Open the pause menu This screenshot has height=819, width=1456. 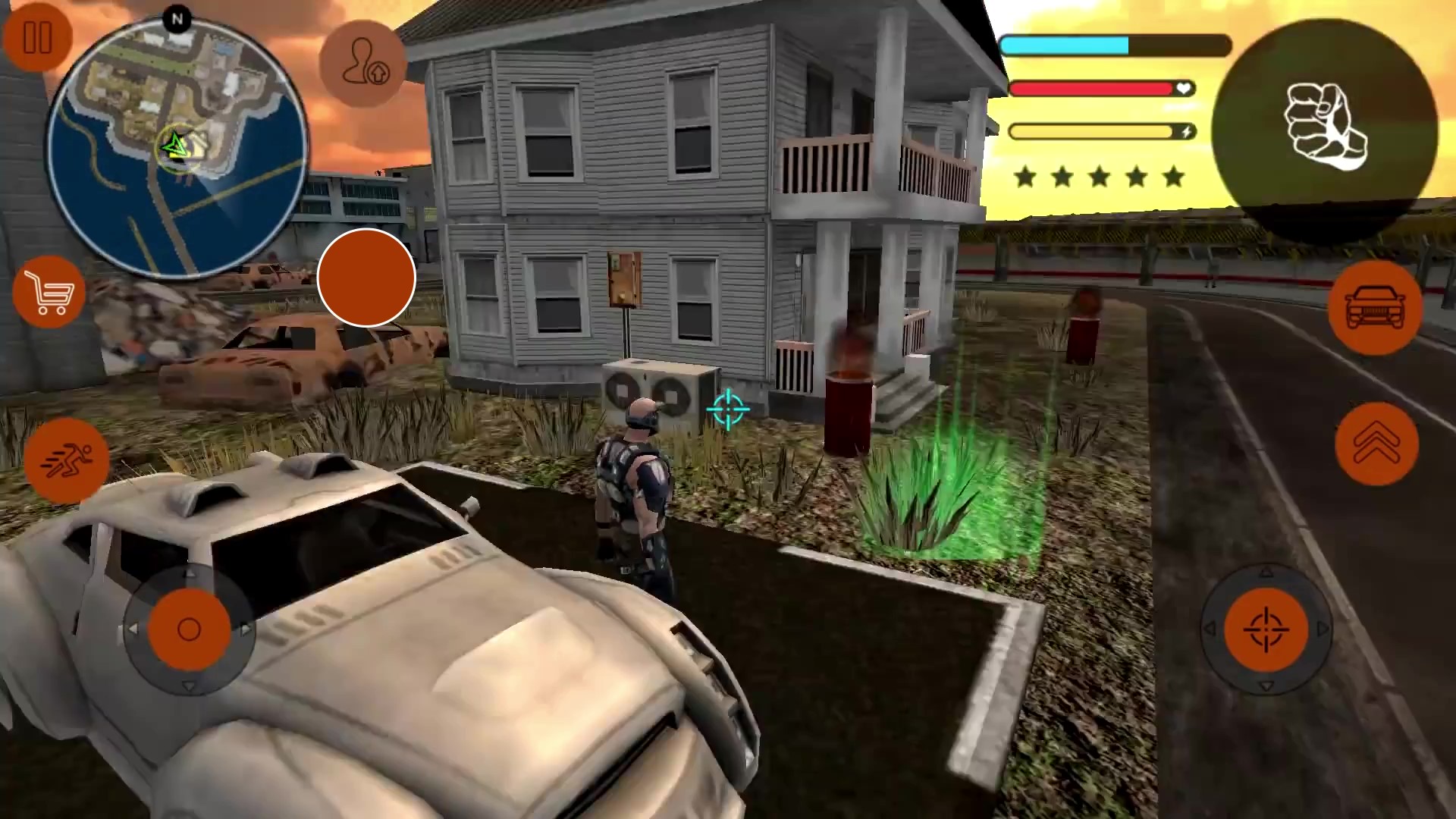38,38
